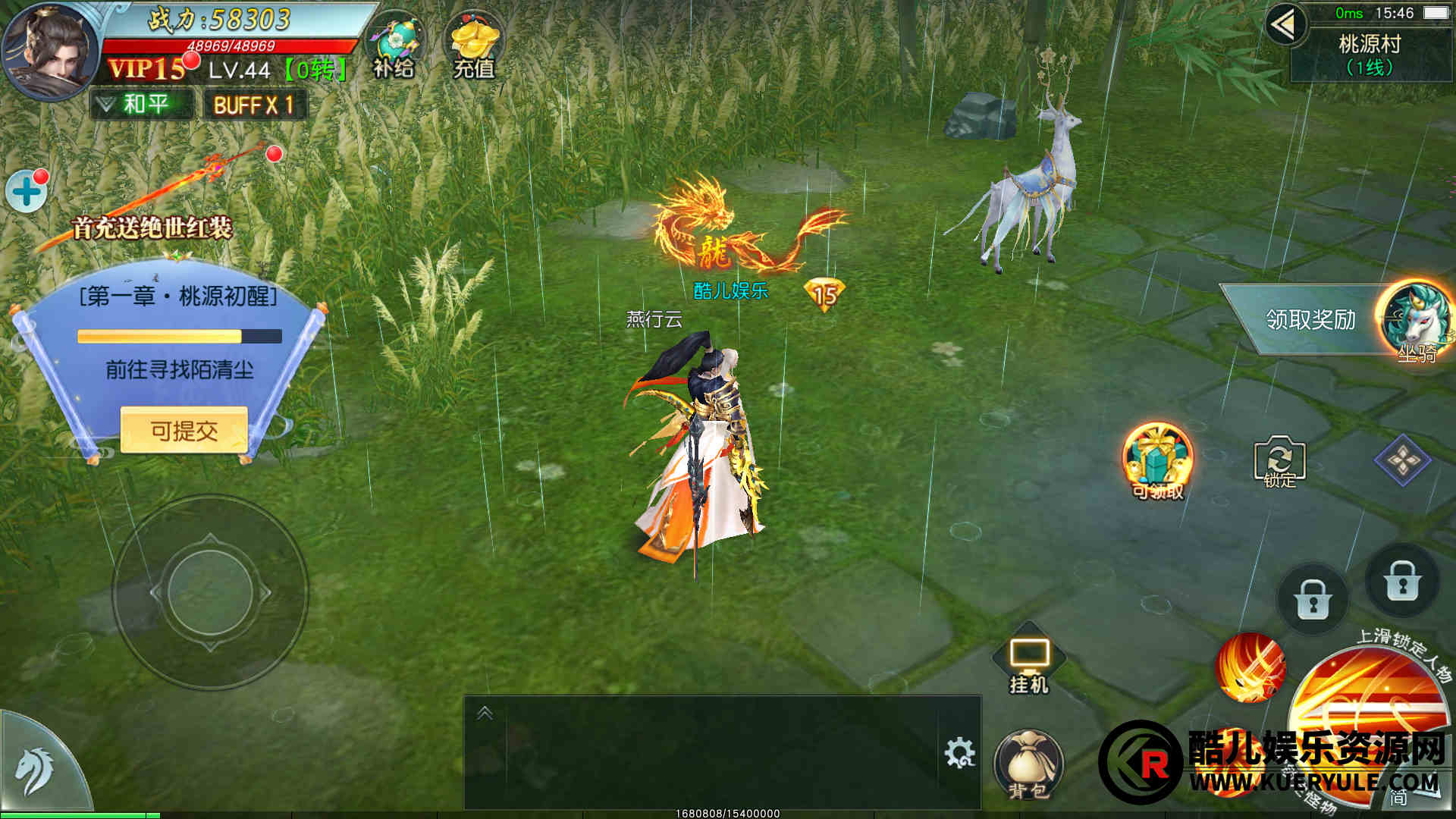
Task: Activate the small fire slash skill
Action: (1250, 668)
